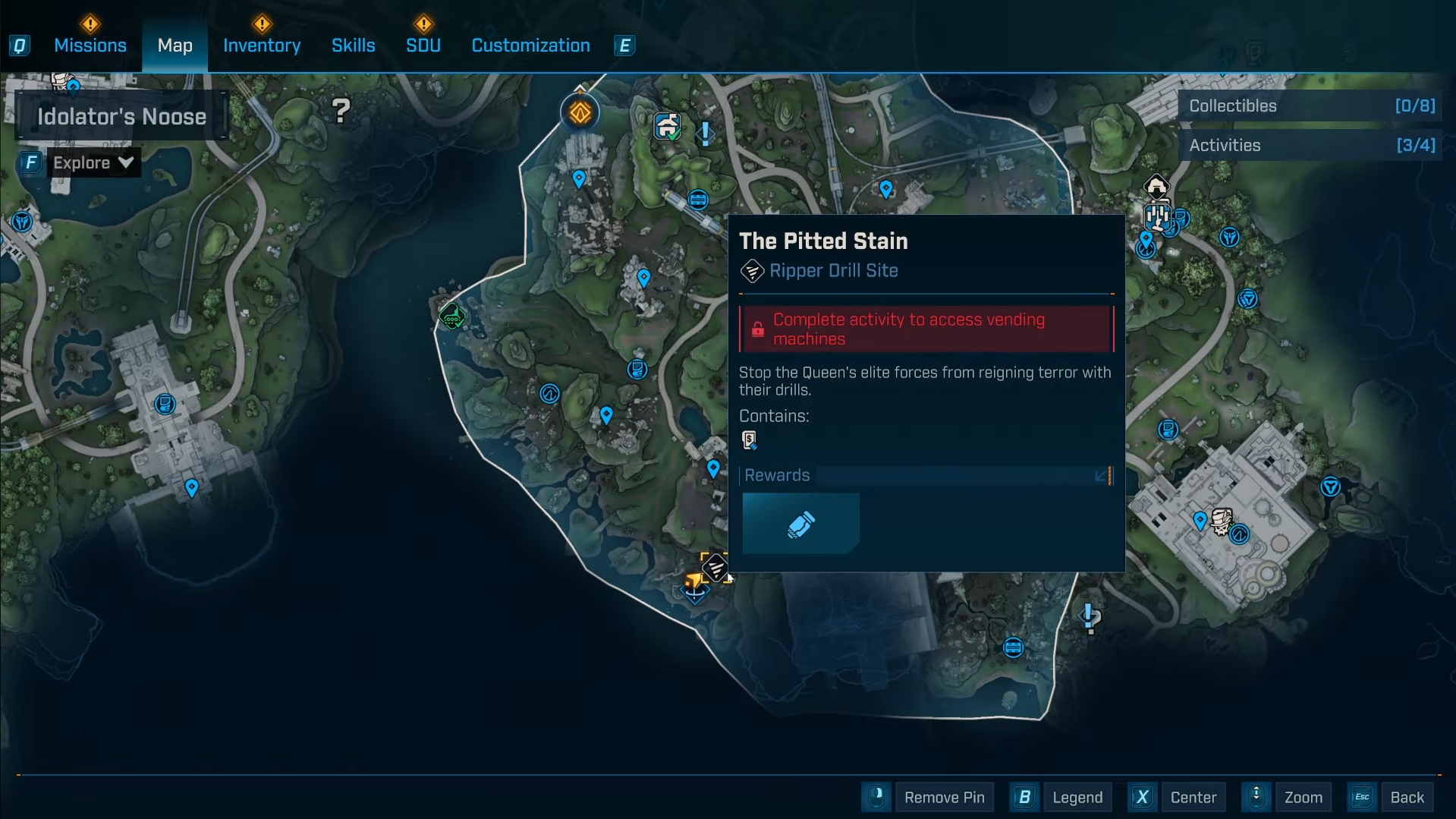
Task: Select the reward item tile
Action: coord(800,524)
